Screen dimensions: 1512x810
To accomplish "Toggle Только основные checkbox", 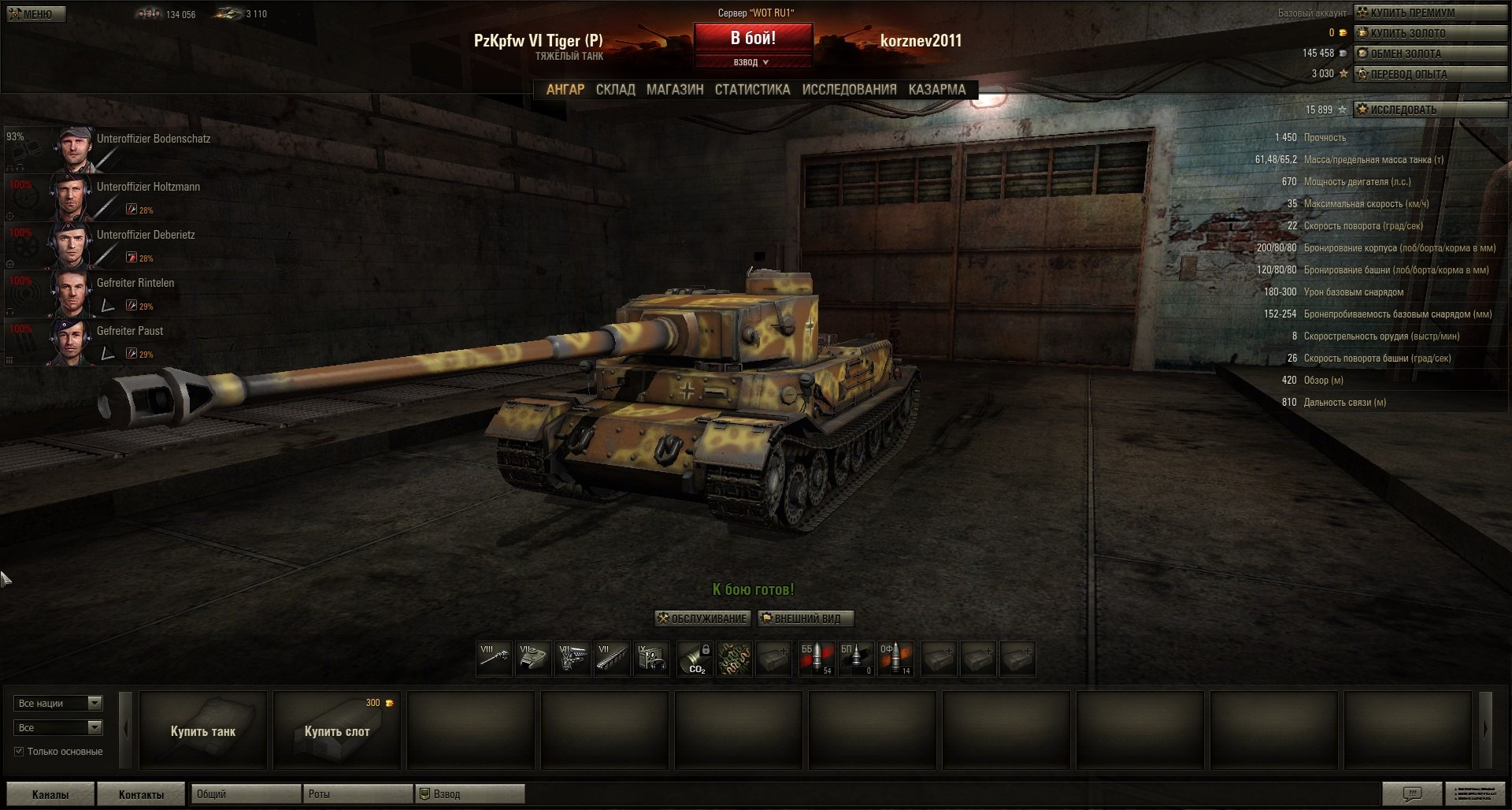I will click(x=19, y=752).
